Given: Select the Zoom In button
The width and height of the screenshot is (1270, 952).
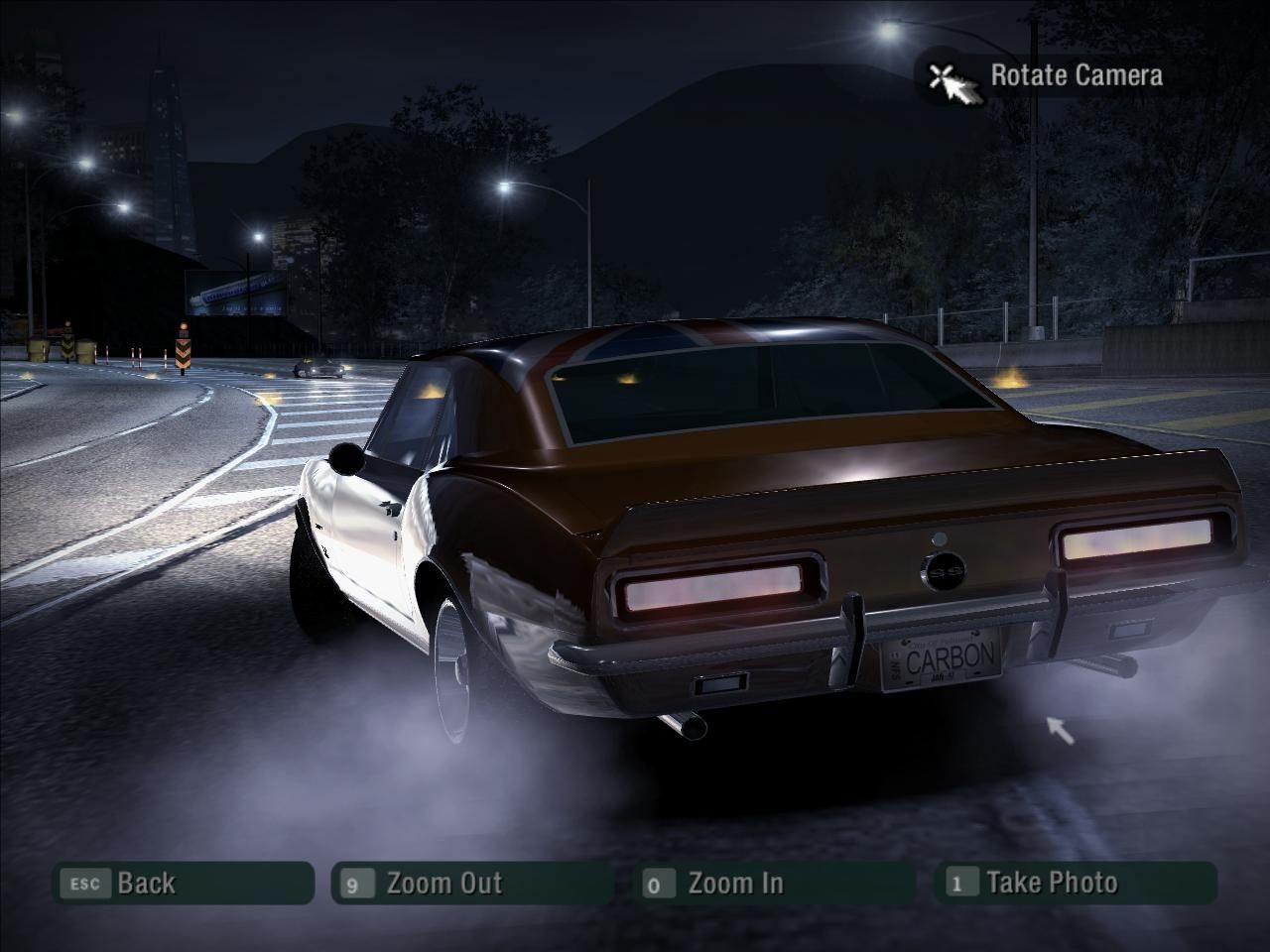Looking at the screenshot, I should [x=774, y=883].
